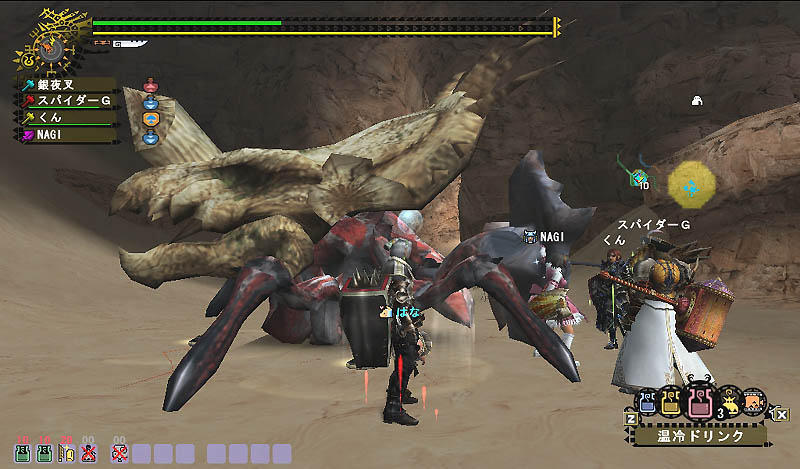This screenshot has width=800, height=469.
Task: Select the pink drink in the item bar
Action: [700, 405]
